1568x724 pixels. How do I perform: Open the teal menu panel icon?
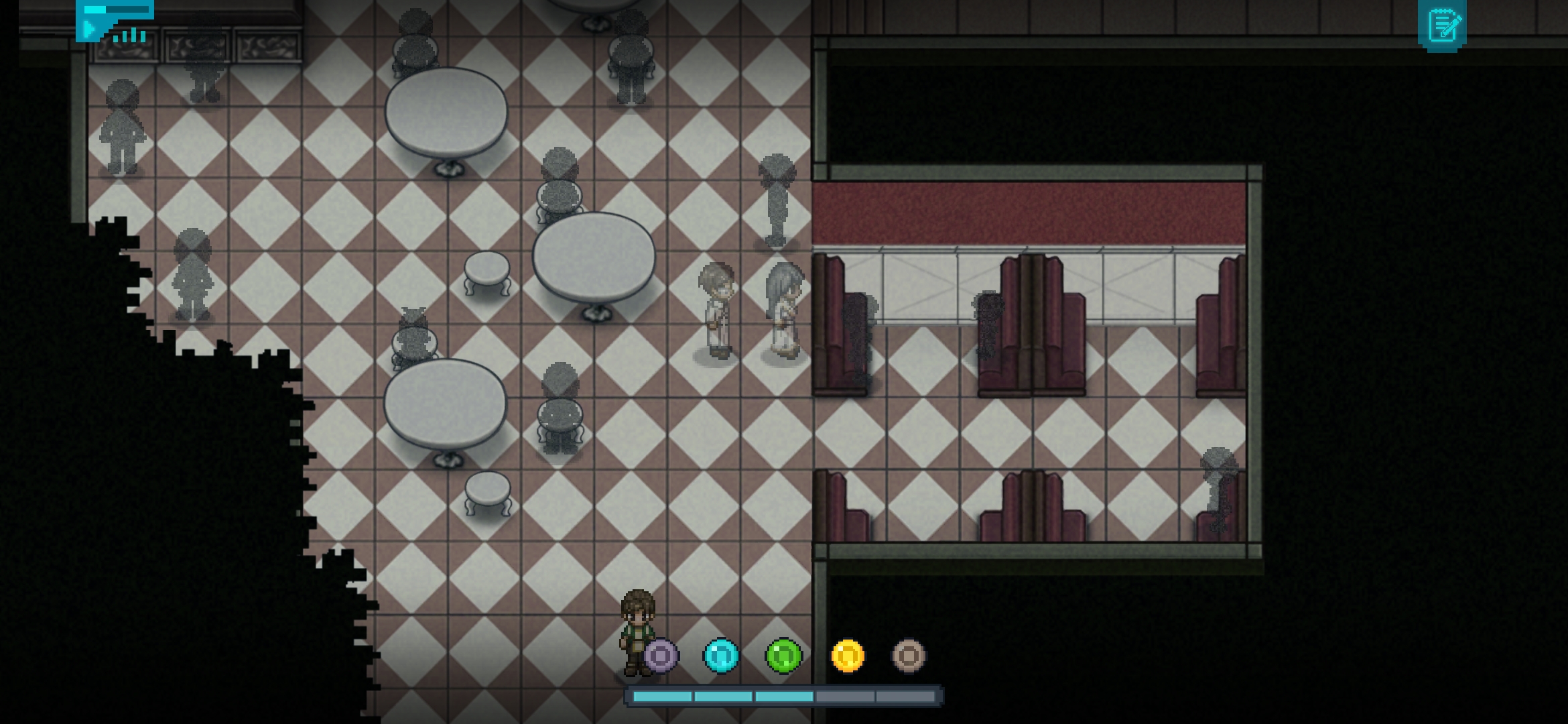115,21
